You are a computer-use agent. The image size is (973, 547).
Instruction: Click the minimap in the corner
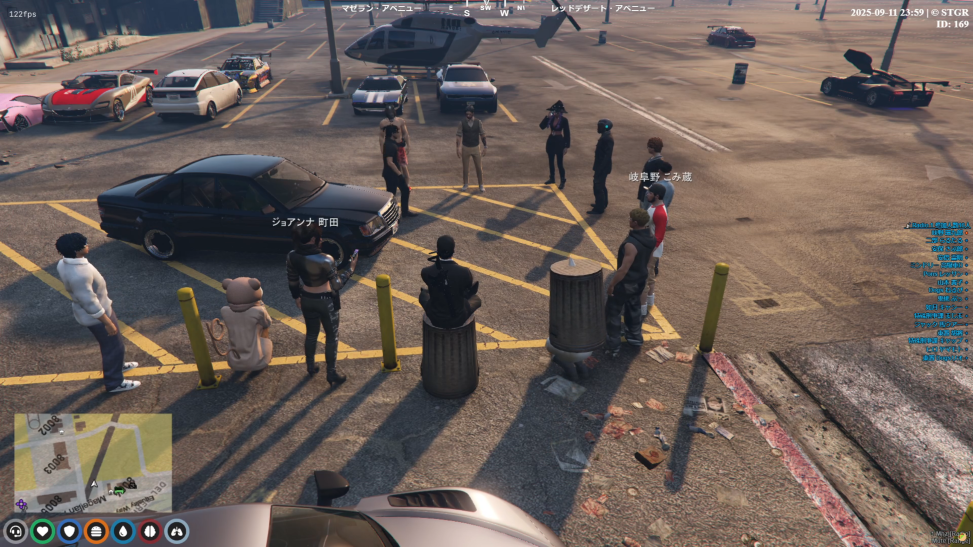click(93, 463)
